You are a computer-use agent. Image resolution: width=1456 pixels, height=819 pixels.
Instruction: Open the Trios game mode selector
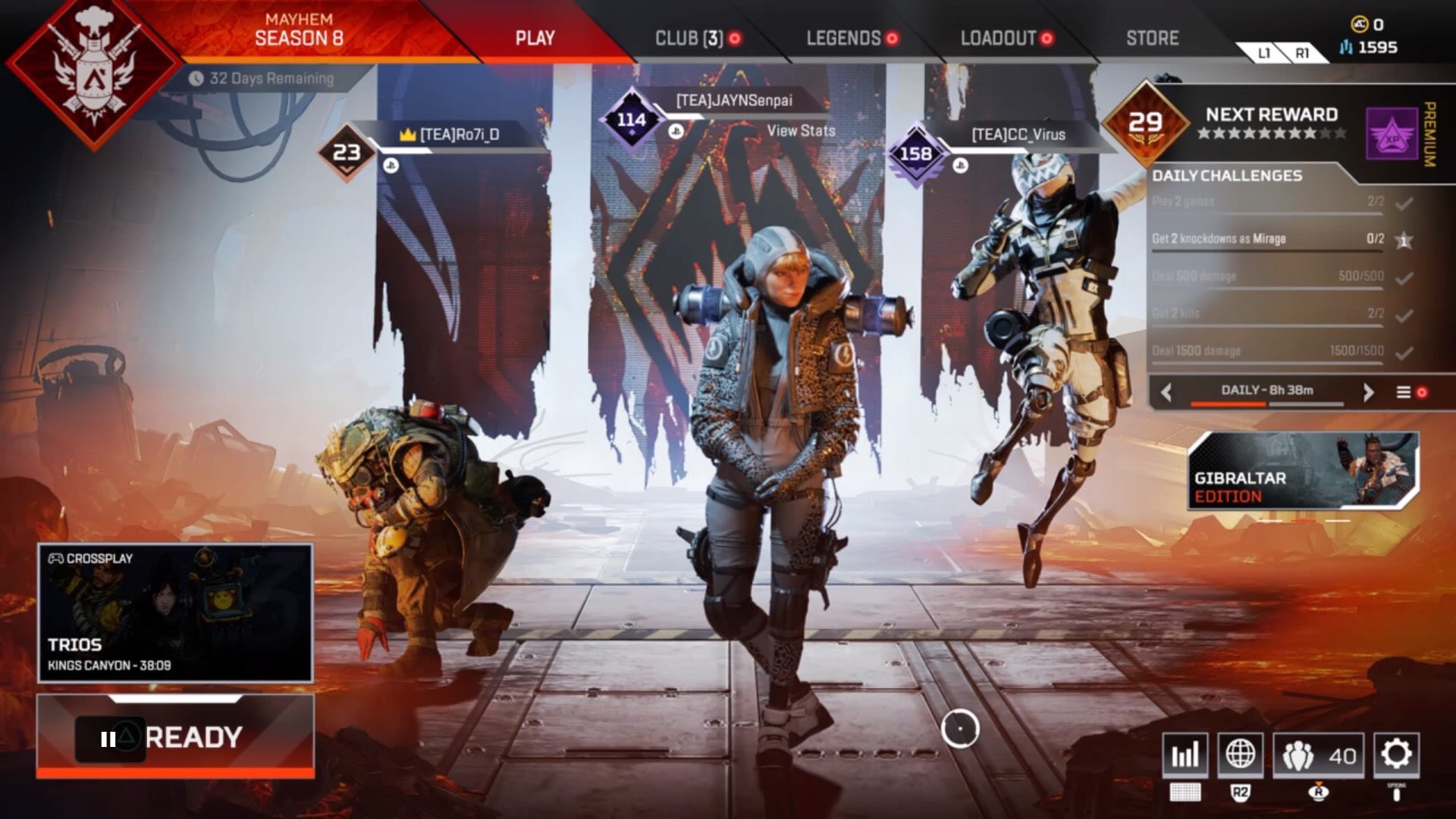pyautogui.click(x=175, y=613)
